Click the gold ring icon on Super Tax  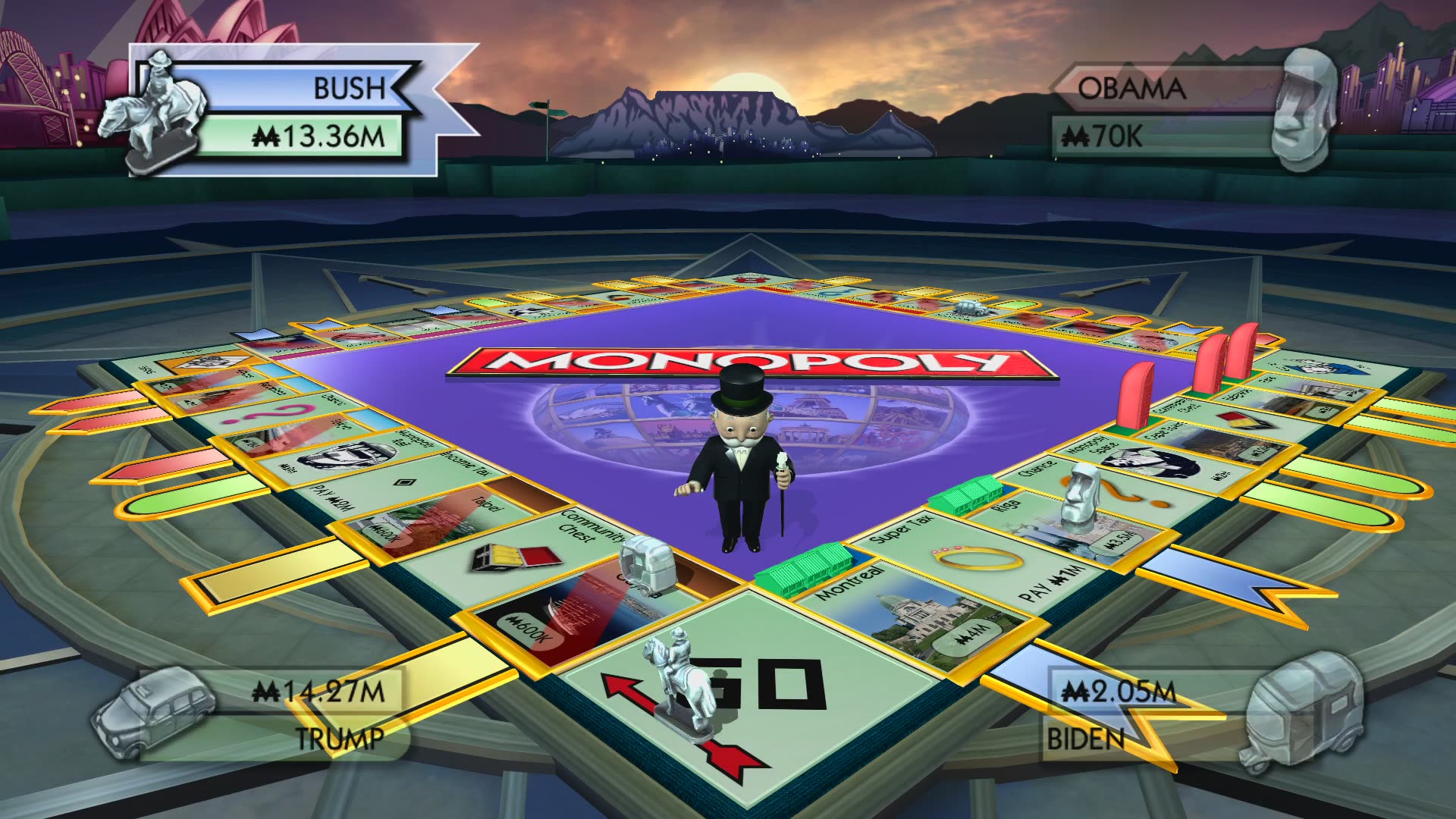coord(978,557)
